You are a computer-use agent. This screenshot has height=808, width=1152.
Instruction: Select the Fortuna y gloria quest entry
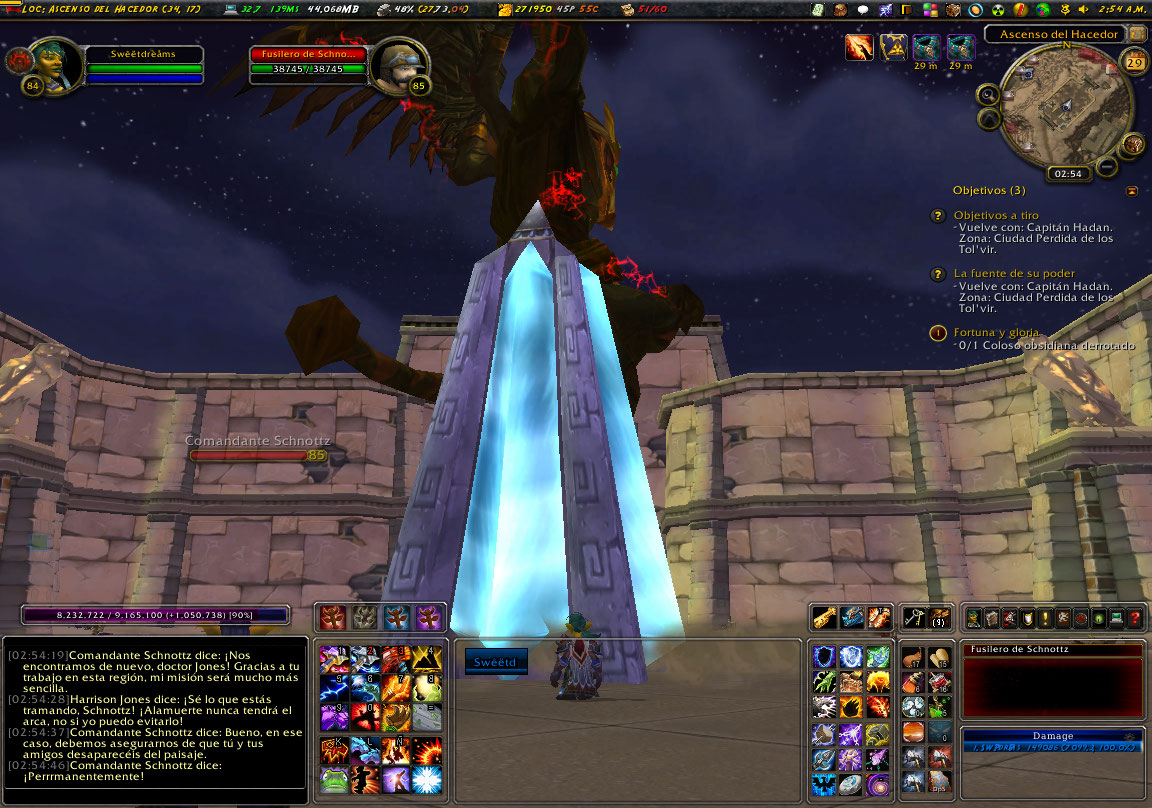(996, 332)
